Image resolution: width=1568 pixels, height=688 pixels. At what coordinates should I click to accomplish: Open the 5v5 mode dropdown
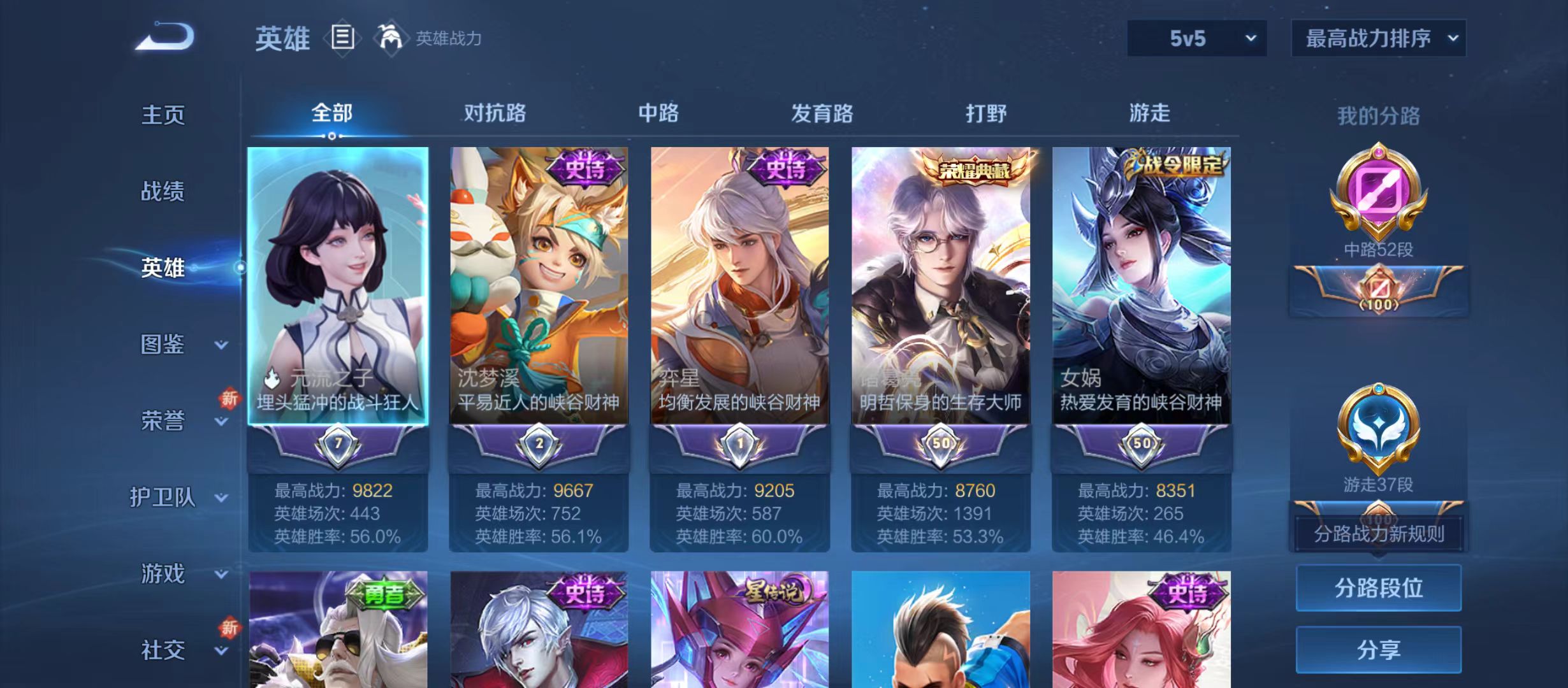coord(1197,38)
